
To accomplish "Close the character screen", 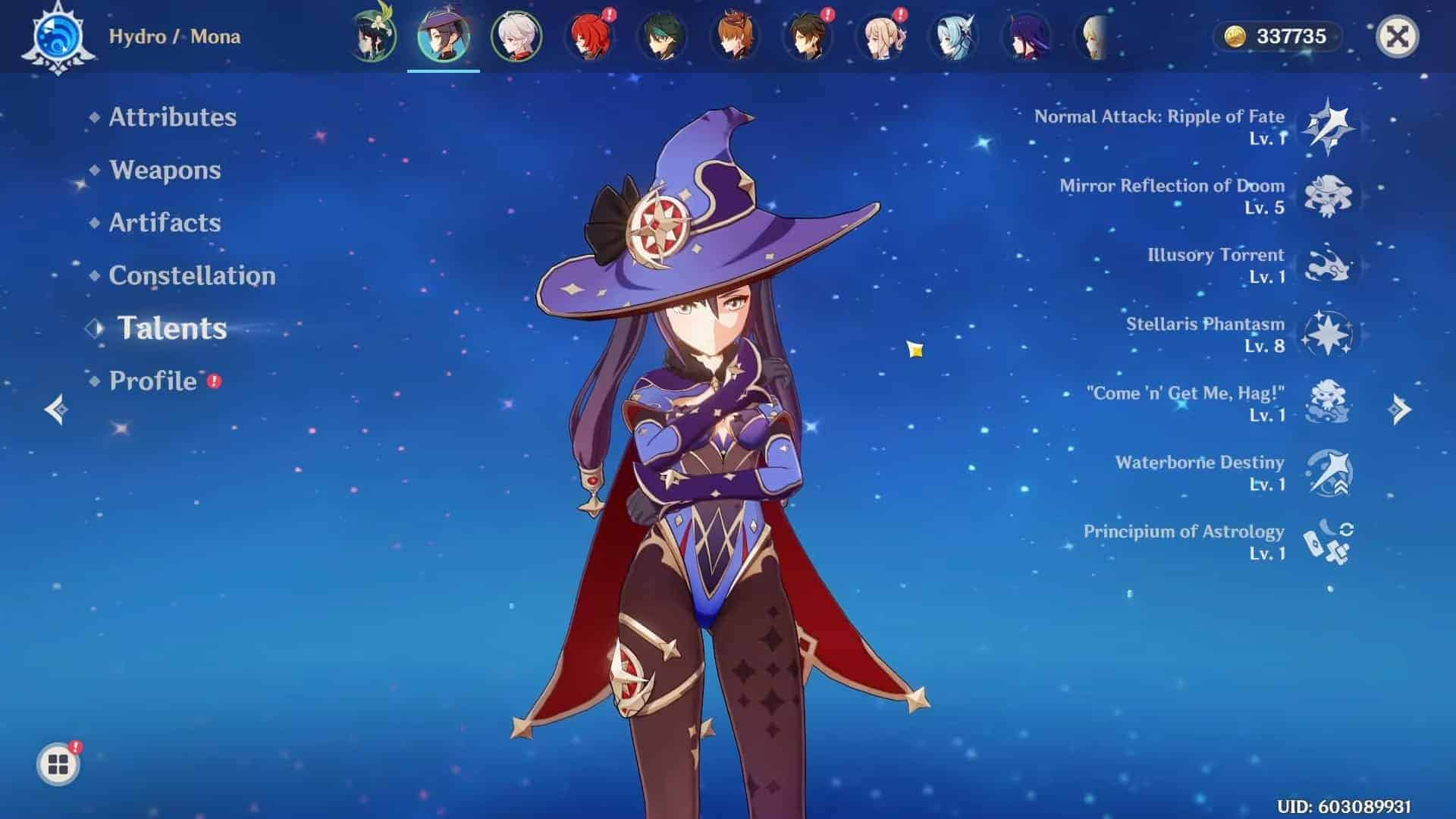I will pos(1397,36).
